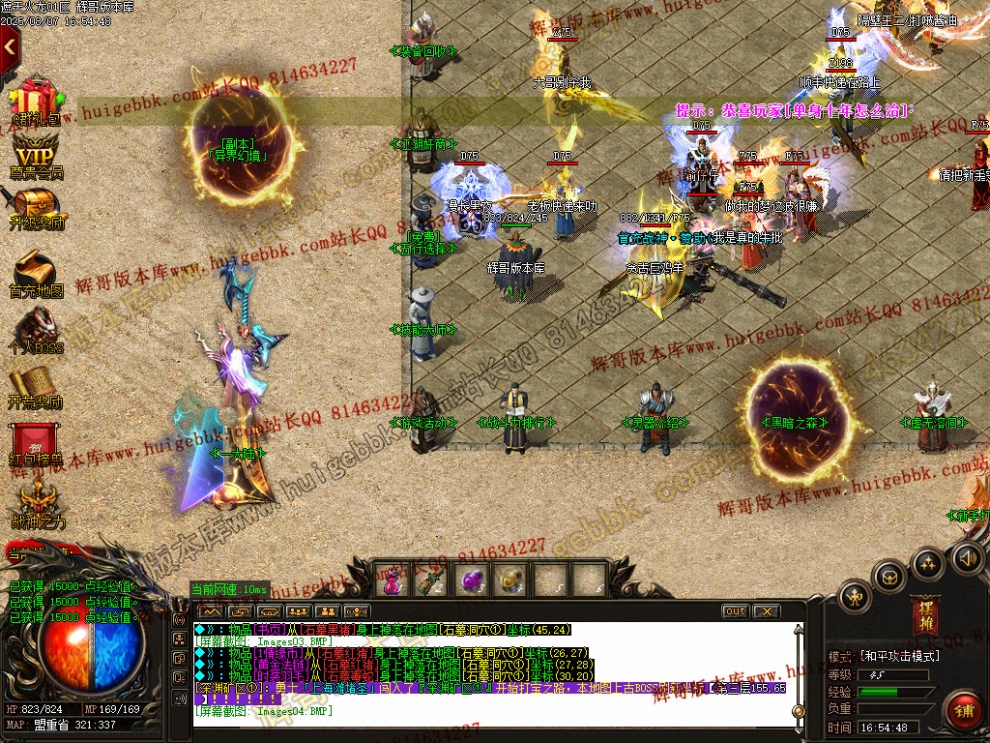The image size is (990, 743).
Task: Collapse the left side menu arrow
Action: point(9,46)
